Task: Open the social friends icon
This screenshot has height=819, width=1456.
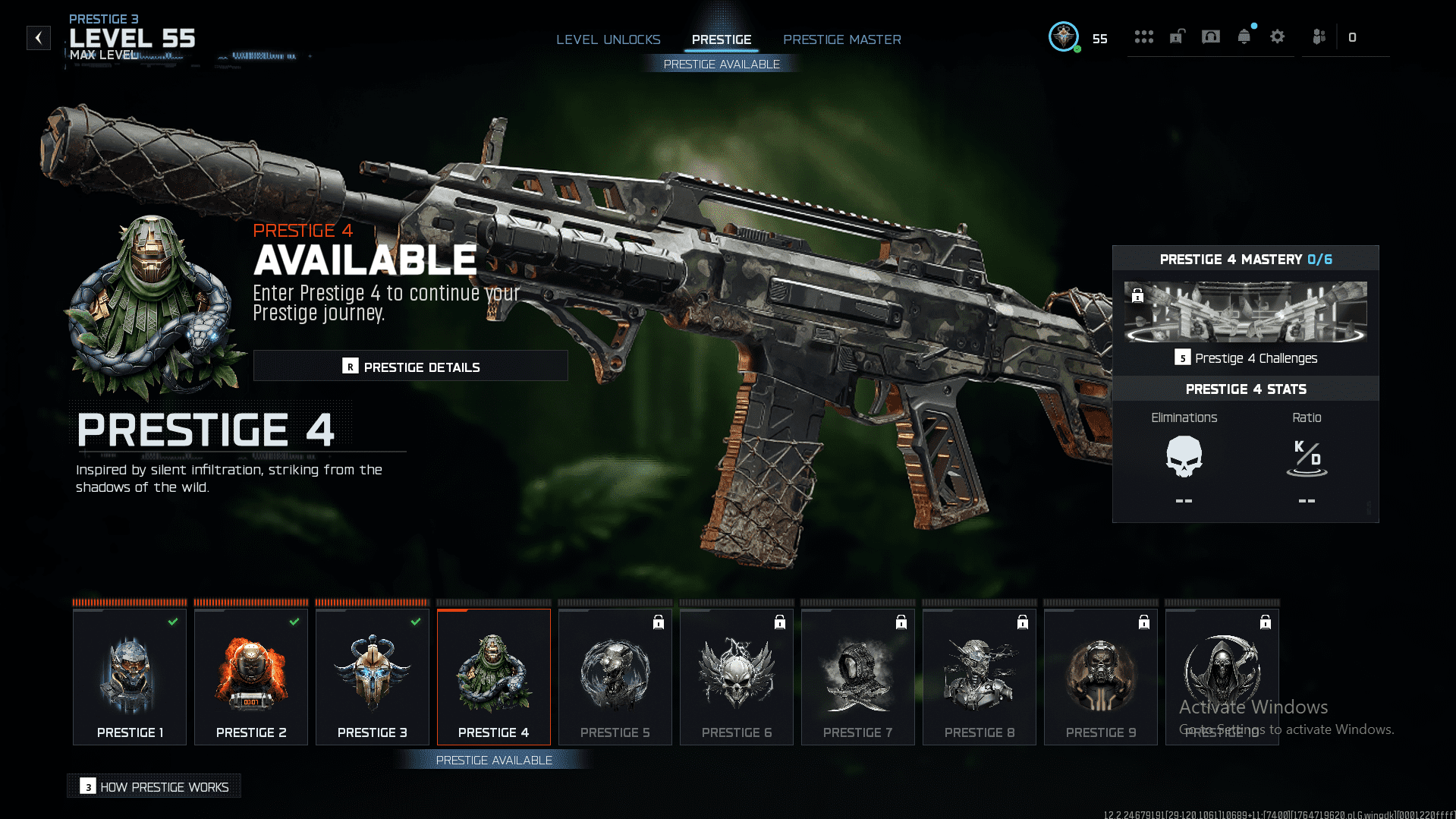Action: pos(1319,36)
